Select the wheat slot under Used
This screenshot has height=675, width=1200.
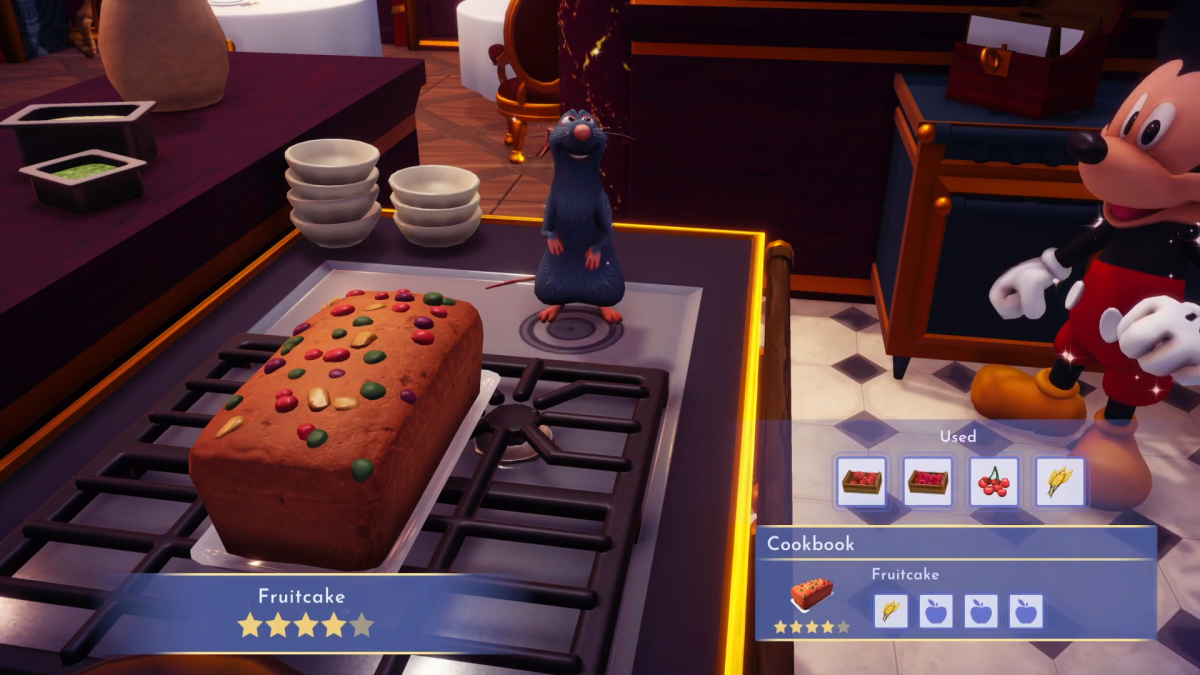1059,482
